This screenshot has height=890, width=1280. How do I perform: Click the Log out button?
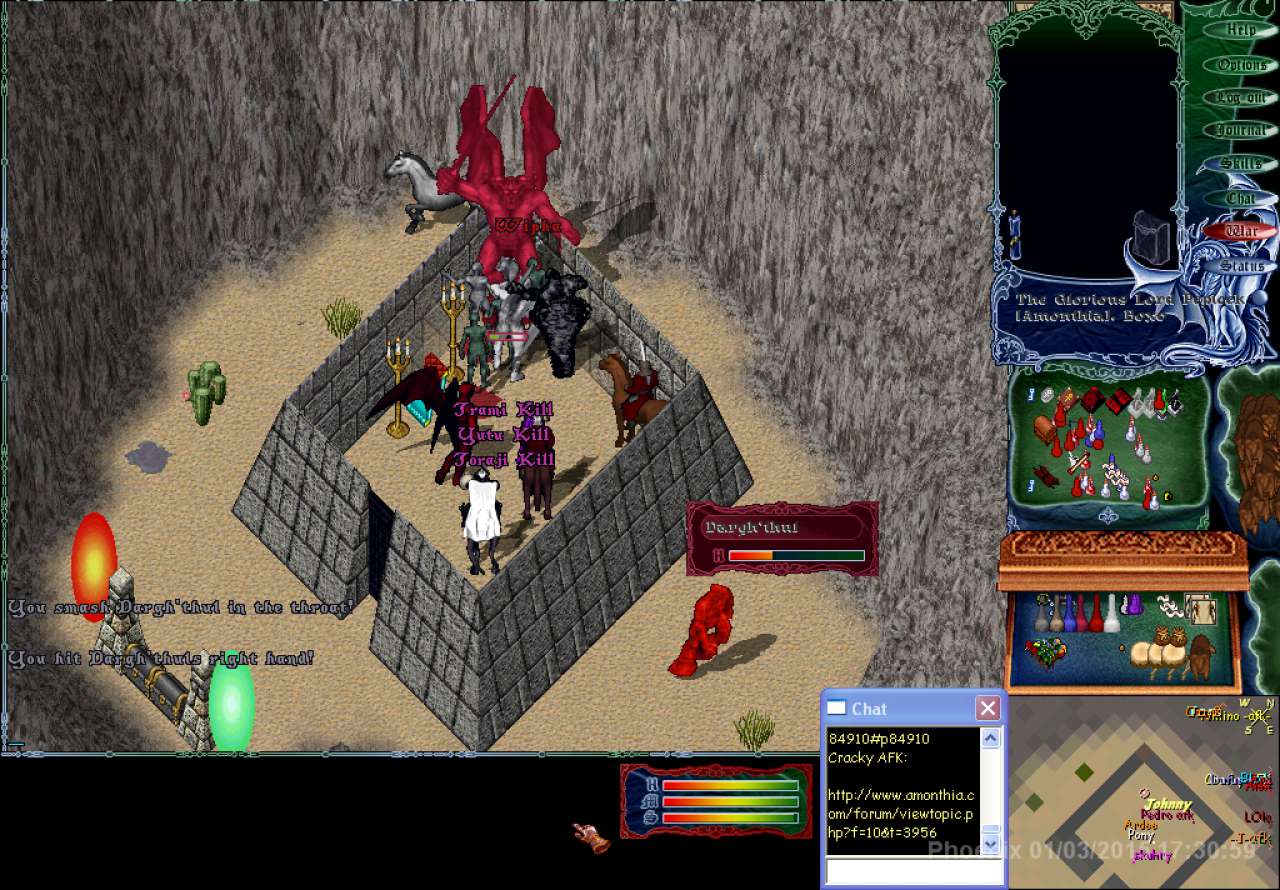pos(1241,97)
